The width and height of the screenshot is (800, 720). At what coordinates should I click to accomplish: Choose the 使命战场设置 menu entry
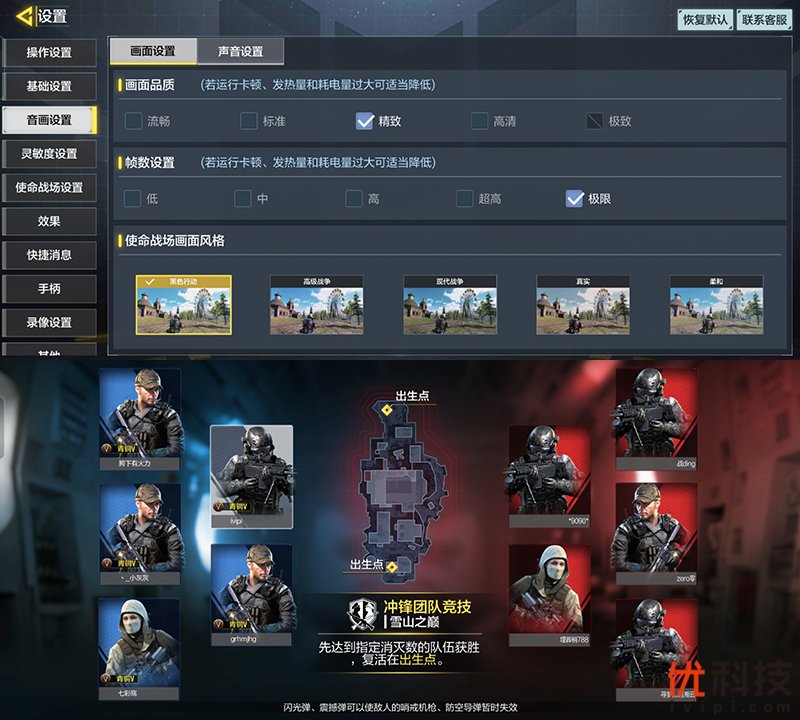pos(49,188)
